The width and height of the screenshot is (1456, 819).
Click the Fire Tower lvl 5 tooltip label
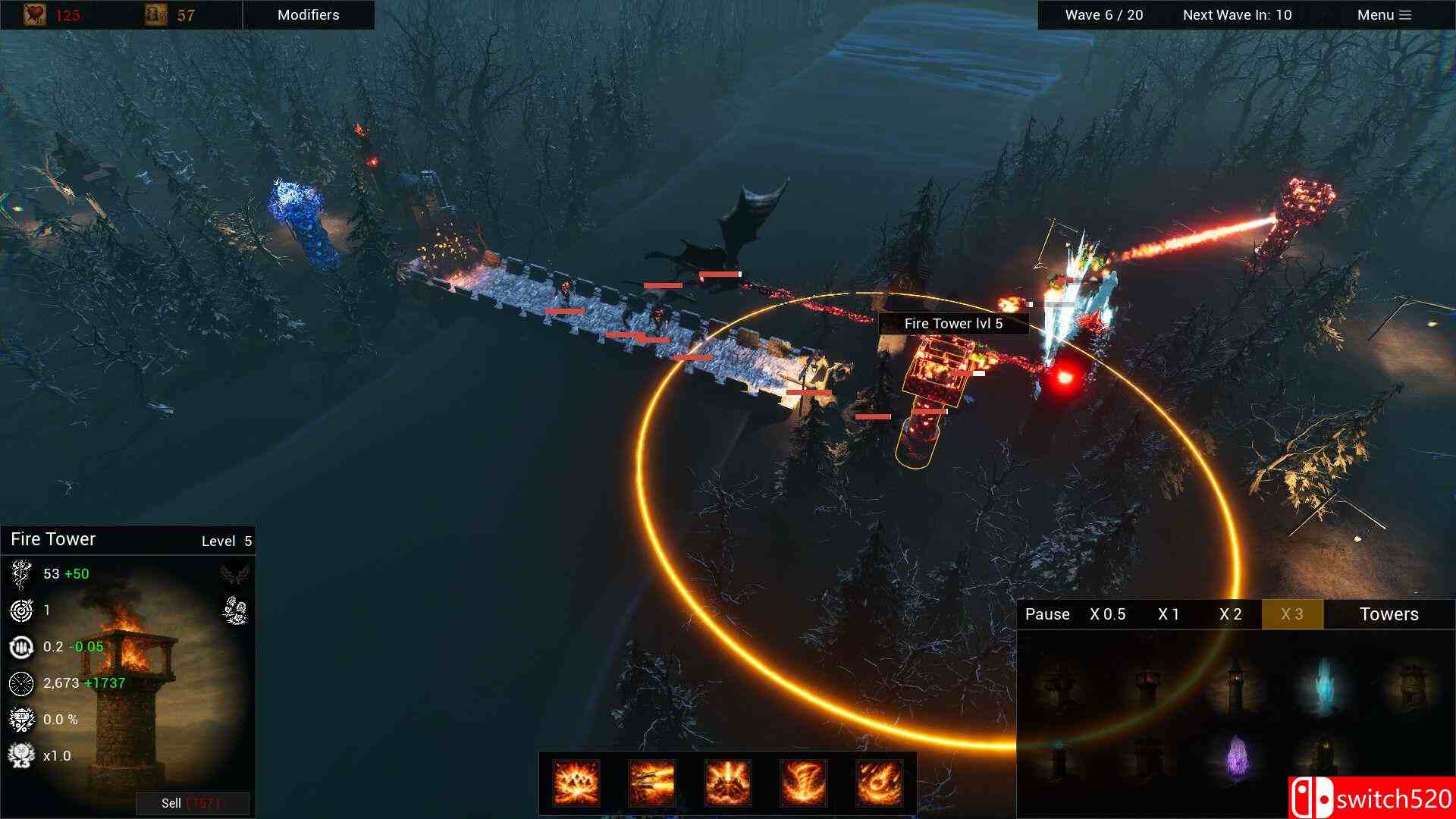click(952, 323)
